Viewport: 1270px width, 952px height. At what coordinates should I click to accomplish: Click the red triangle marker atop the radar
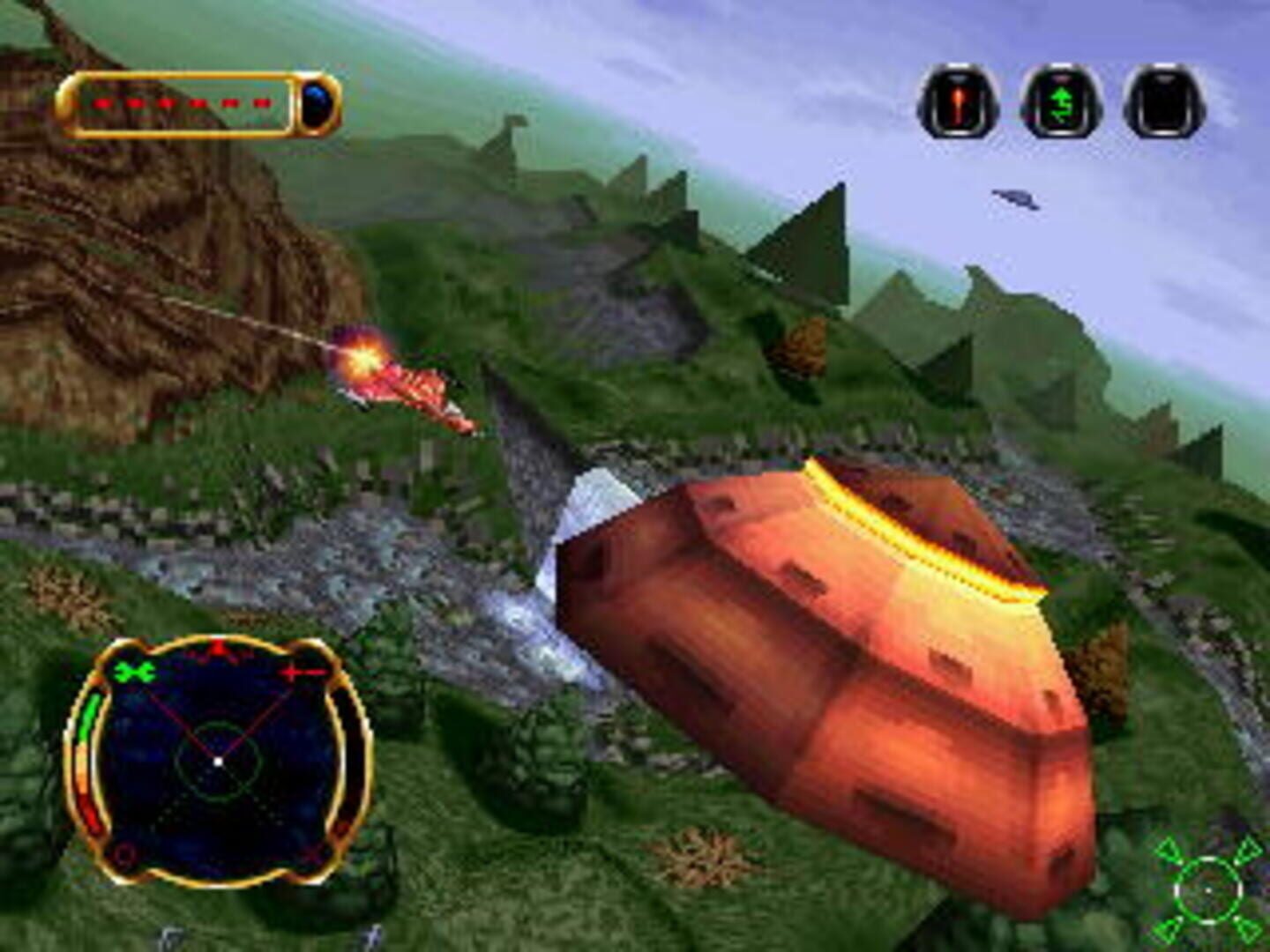click(x=217, y=646)
